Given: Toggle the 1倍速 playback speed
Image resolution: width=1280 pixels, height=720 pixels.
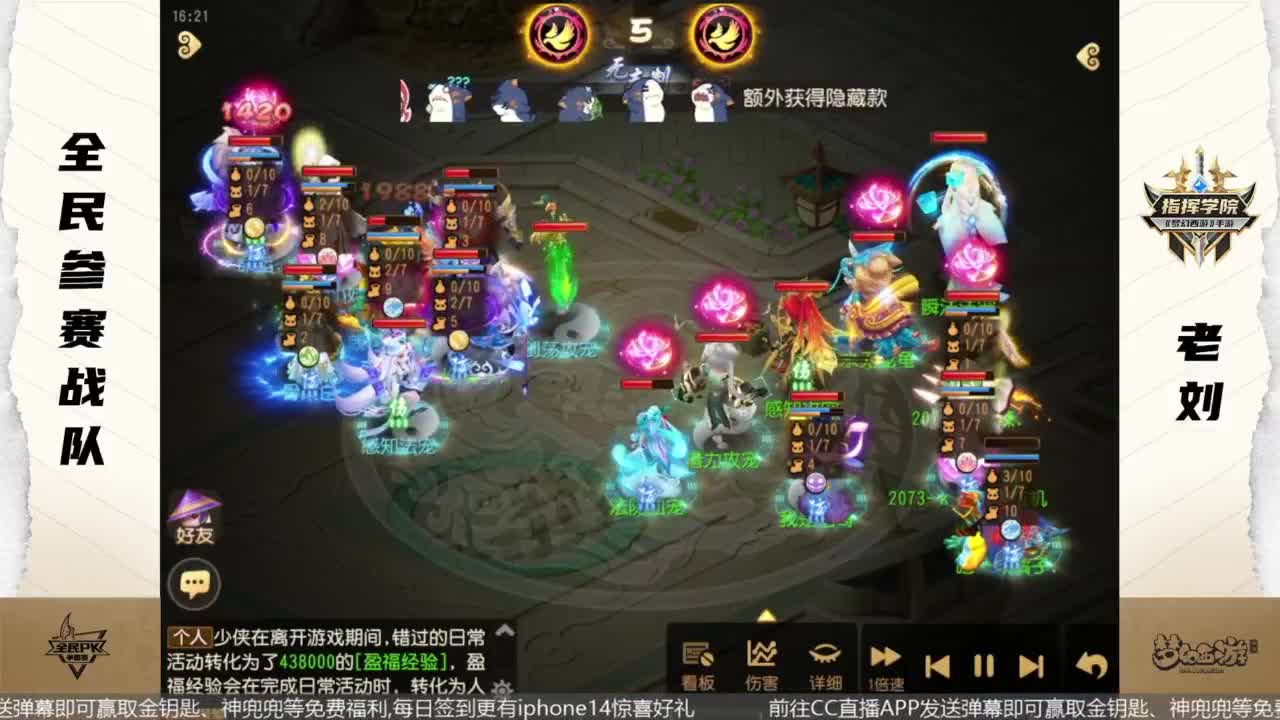Looking at the screenshot, I should coord(884,655).
